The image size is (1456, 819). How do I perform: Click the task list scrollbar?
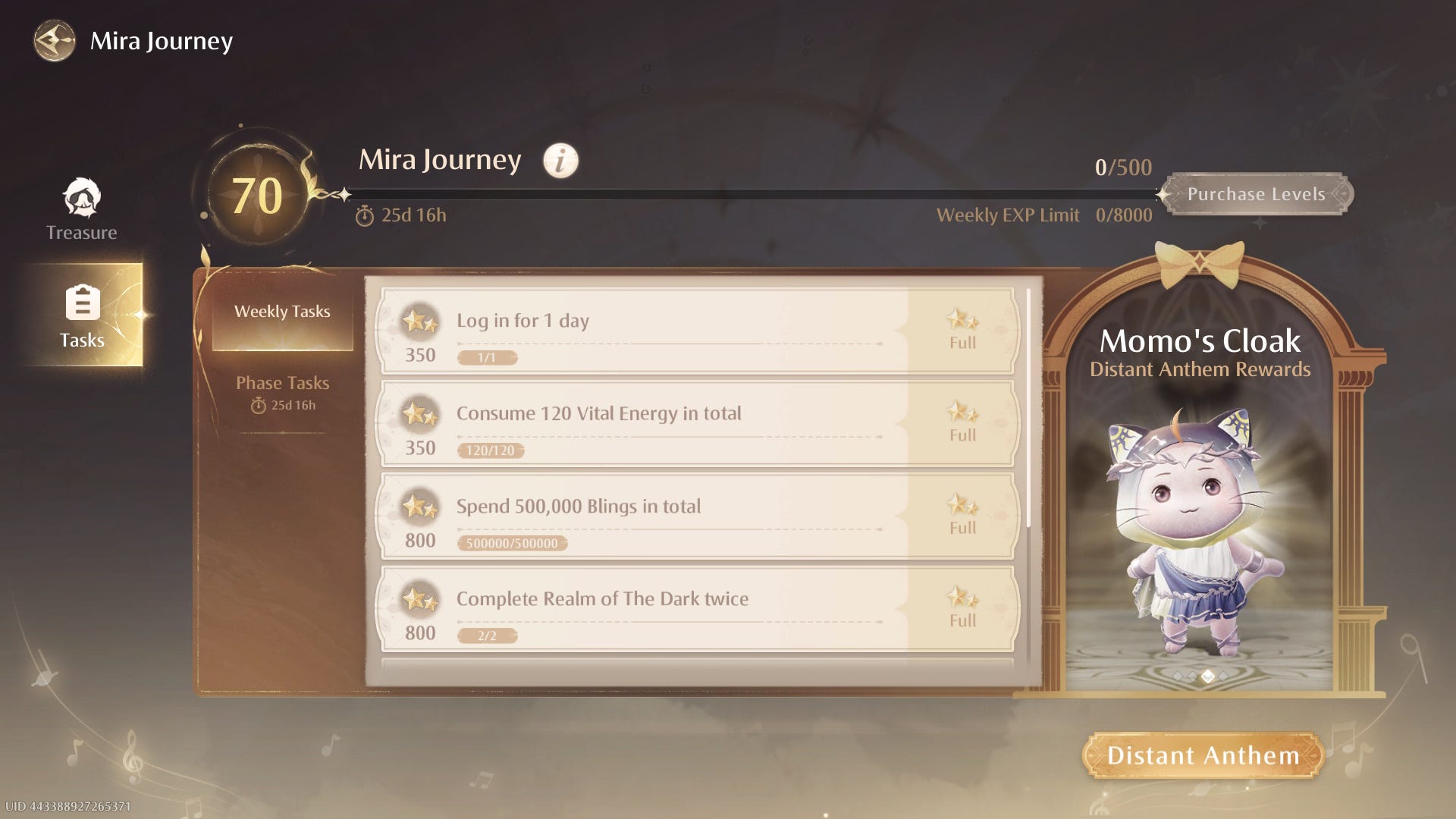tap(1028, 408)
